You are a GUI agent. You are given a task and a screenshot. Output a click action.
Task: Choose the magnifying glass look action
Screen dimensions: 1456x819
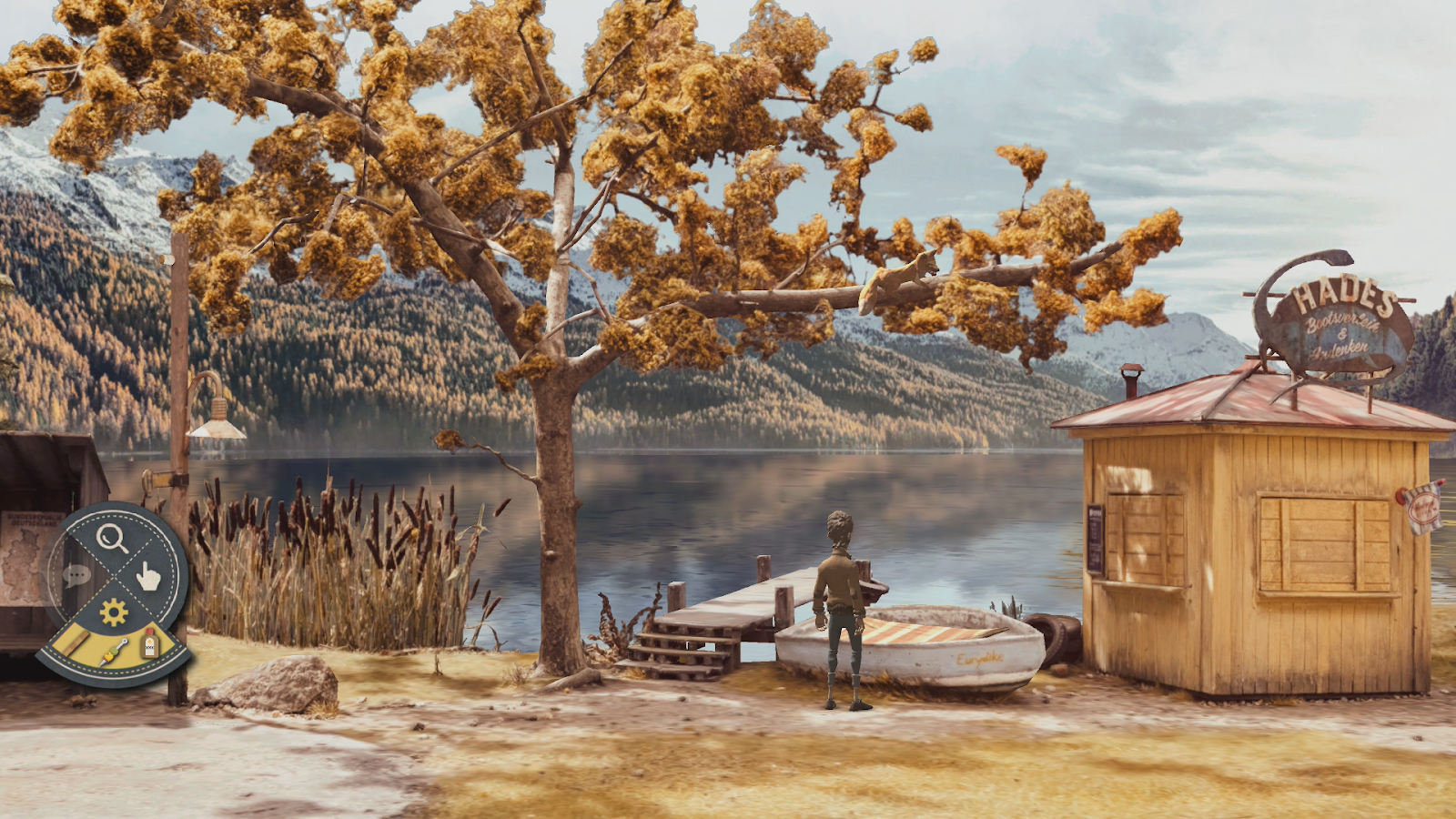point(112,538)
